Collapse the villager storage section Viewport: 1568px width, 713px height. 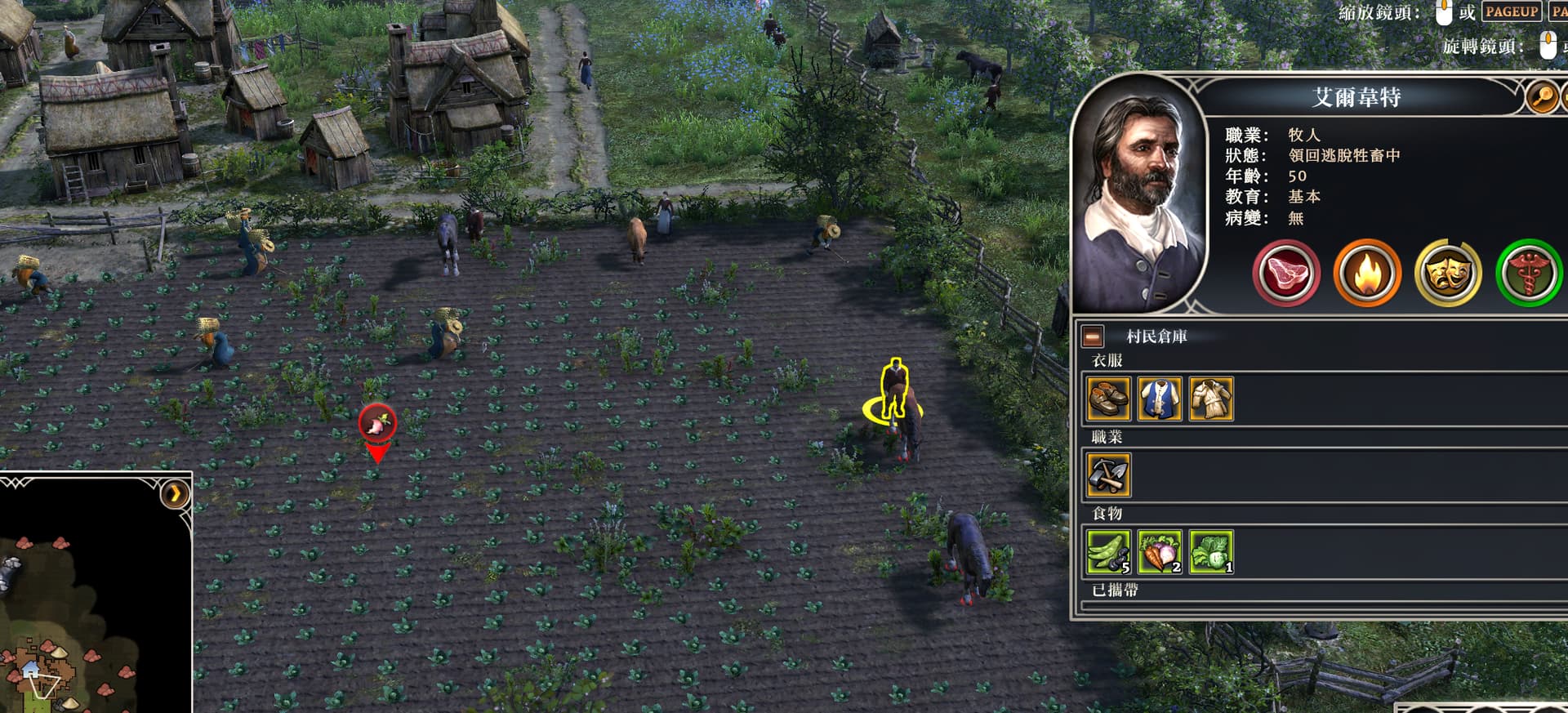tap(1093, 336)
